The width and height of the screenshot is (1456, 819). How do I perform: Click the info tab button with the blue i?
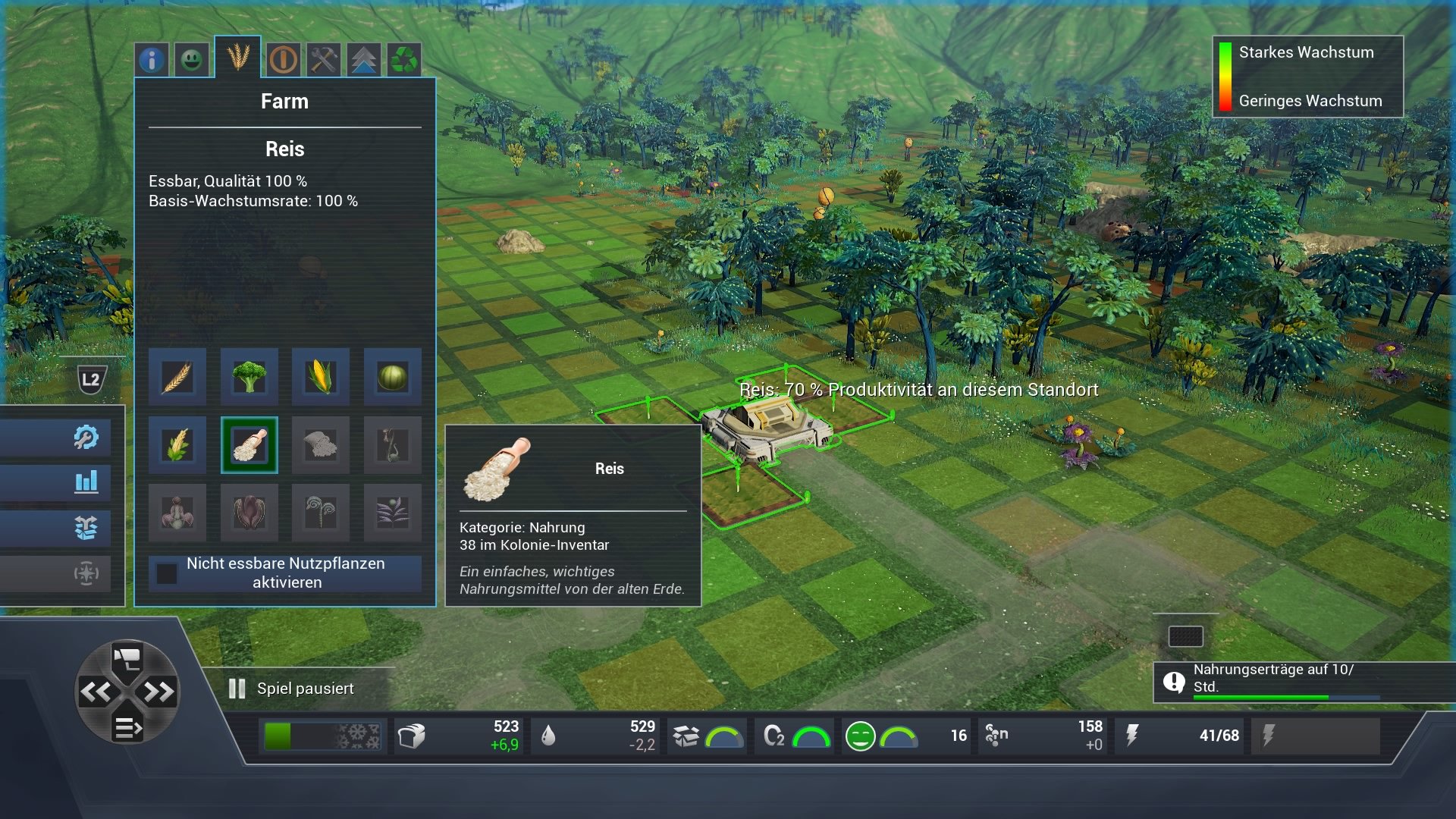point(151,60)
